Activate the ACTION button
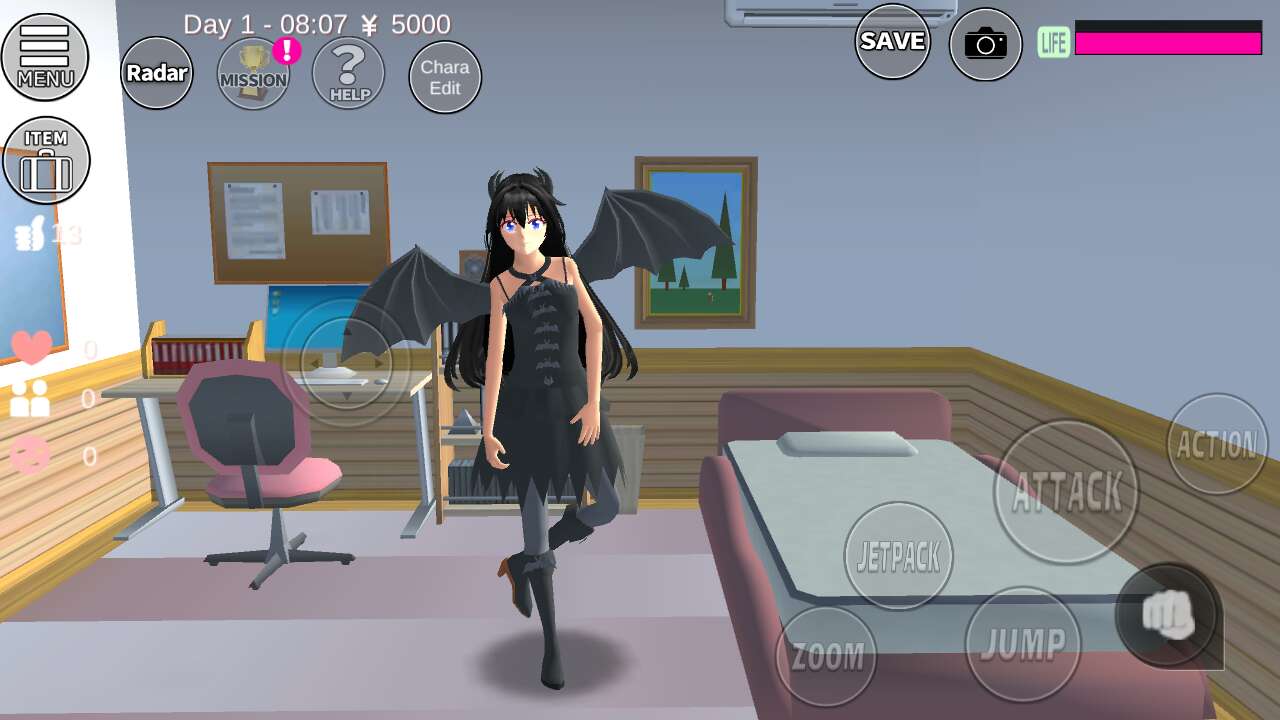This screenshot has height=720, width=1280. (1217, 444)
